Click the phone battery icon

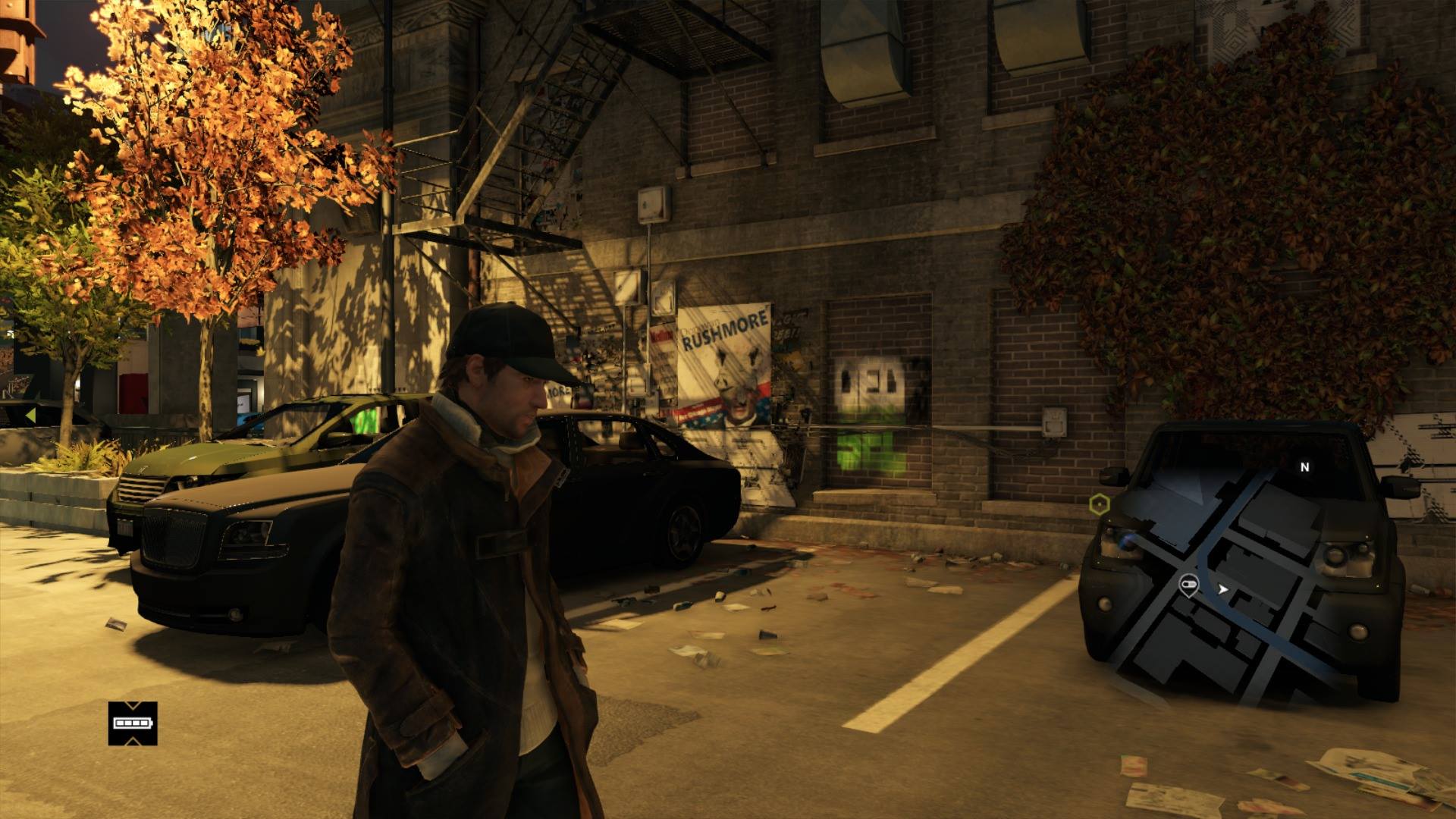(x=133, y=723)
